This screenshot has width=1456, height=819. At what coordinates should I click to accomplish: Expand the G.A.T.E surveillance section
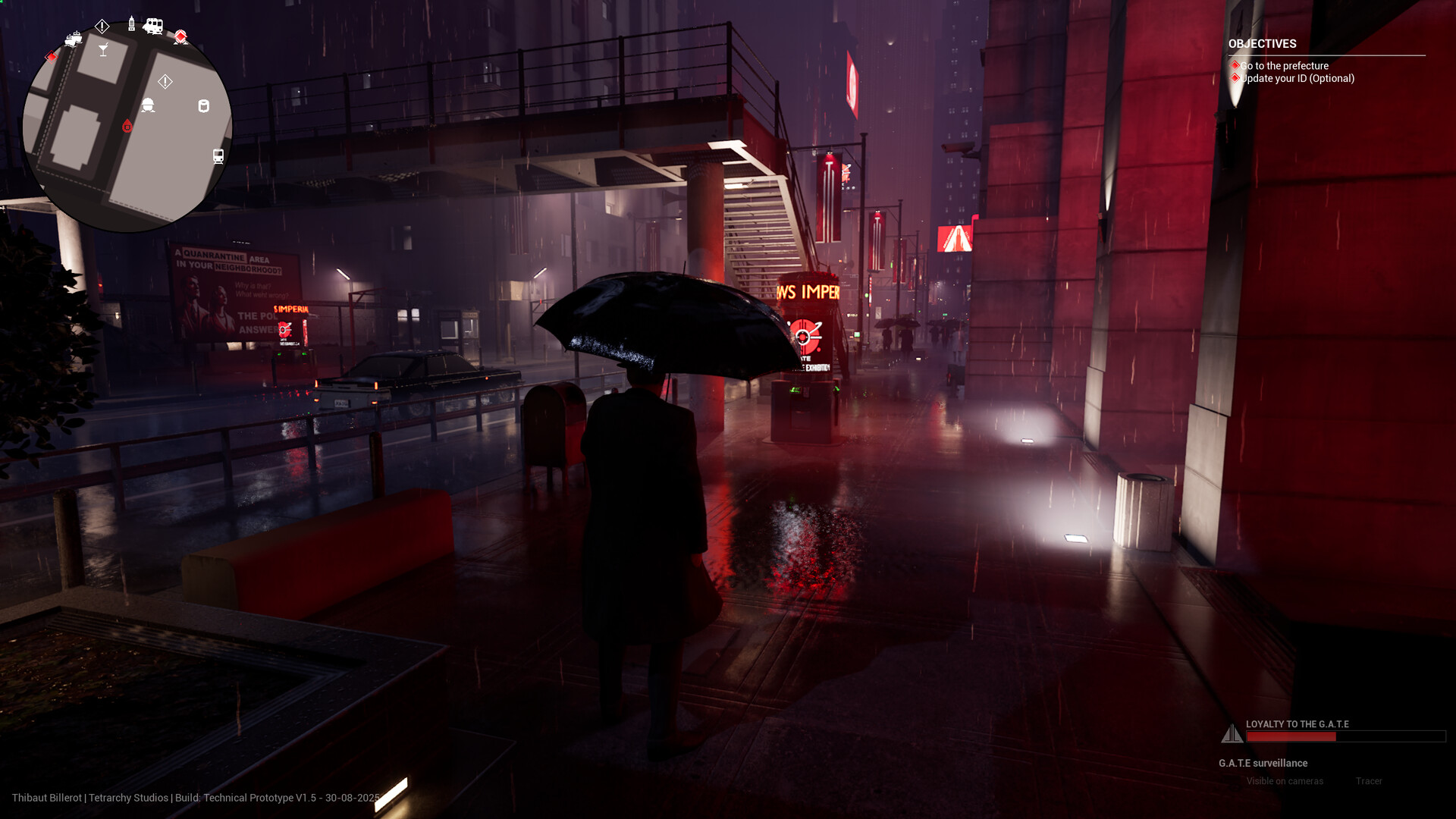point(1262,763)
